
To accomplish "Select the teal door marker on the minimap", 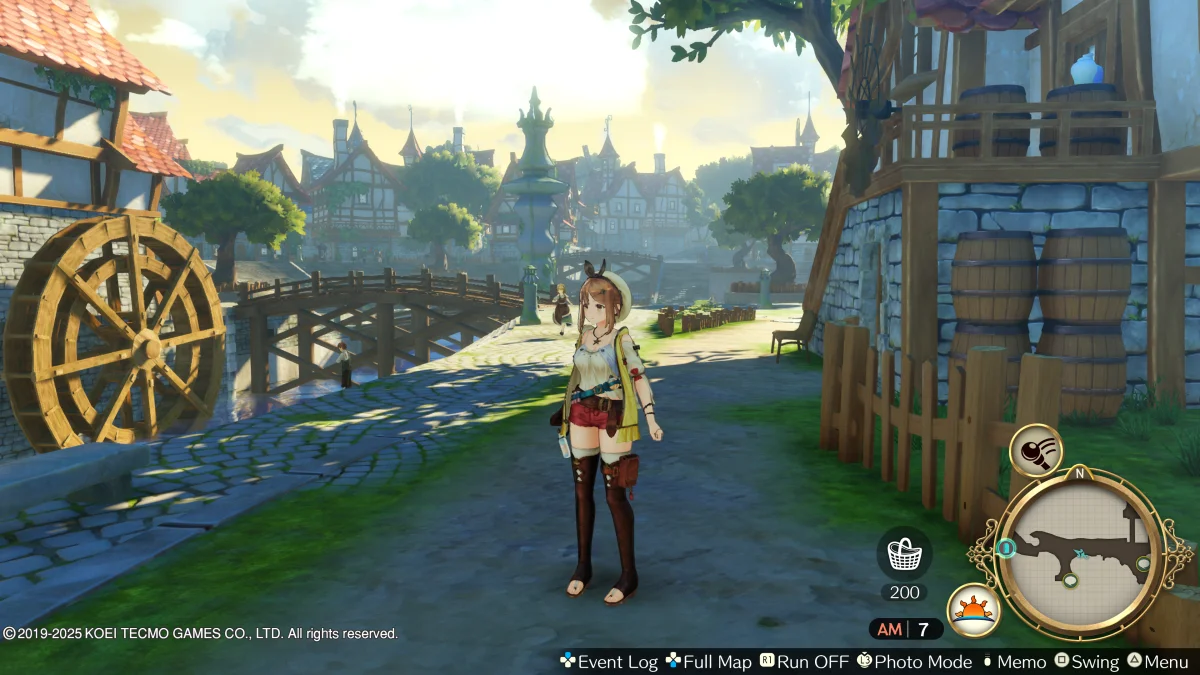I will [1007, 548].
